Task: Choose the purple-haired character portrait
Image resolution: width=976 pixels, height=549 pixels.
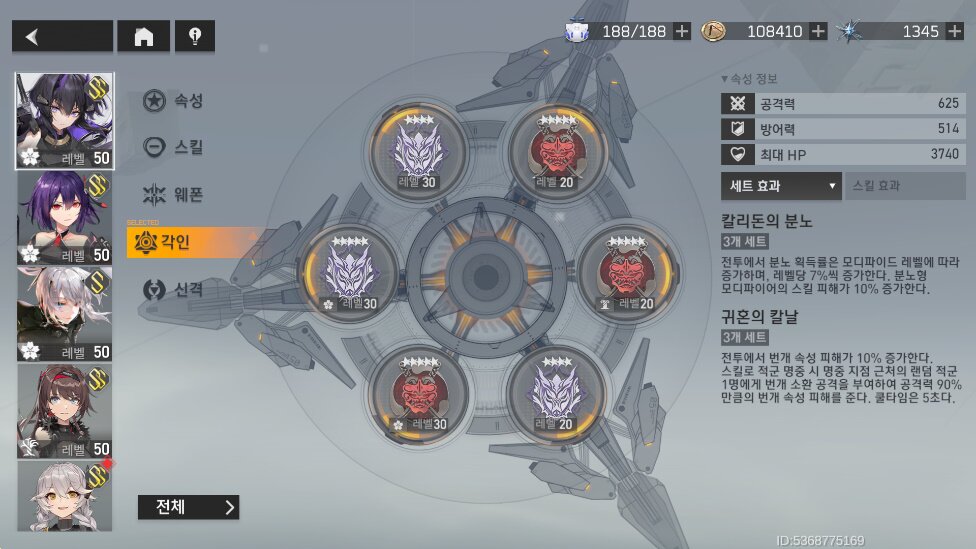Action: pyautogui.click(x=65, y=217)
